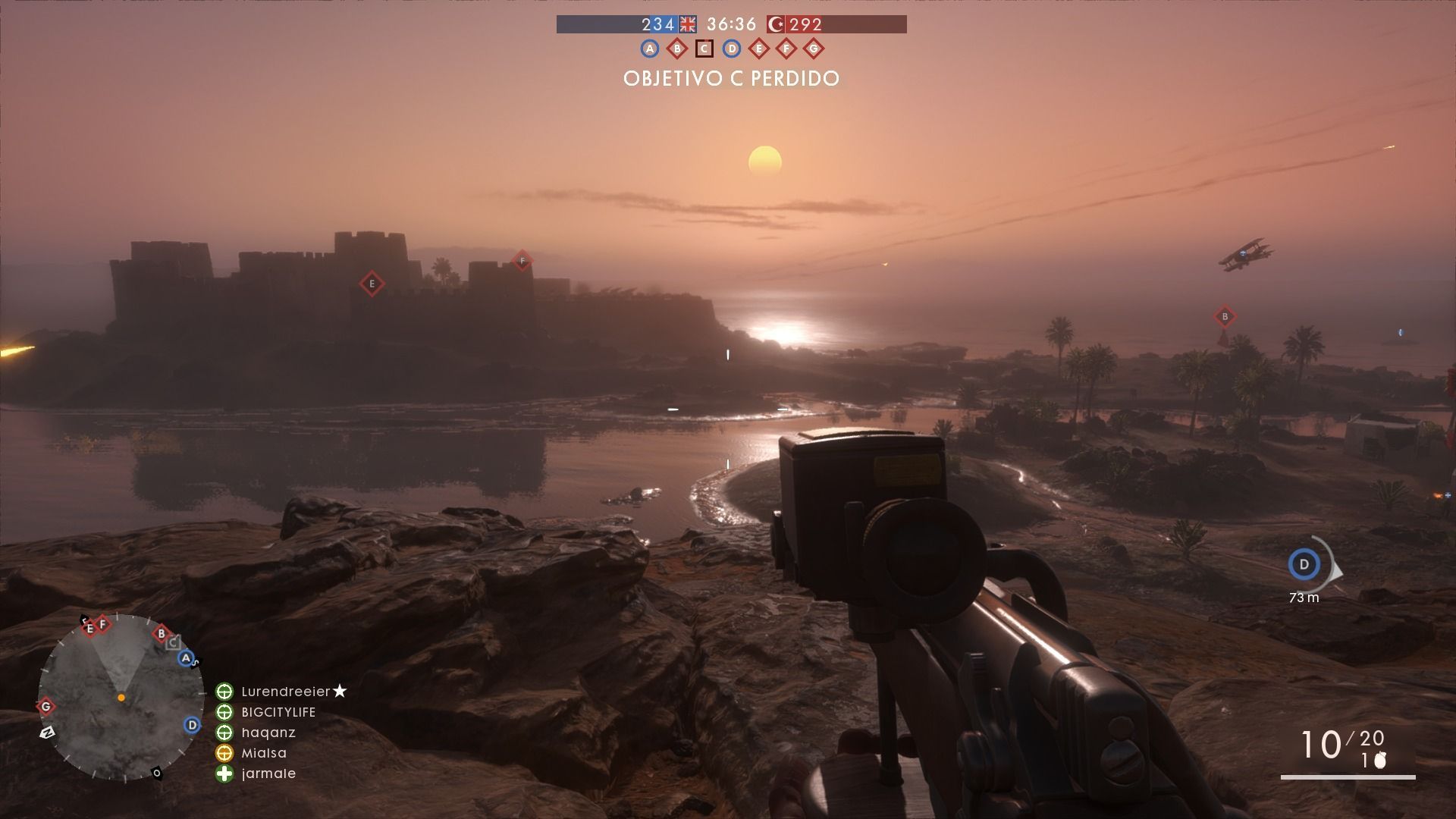Click the British team flag icon
This screenshot has height=819, width=1456.
[x=688, y=24]
